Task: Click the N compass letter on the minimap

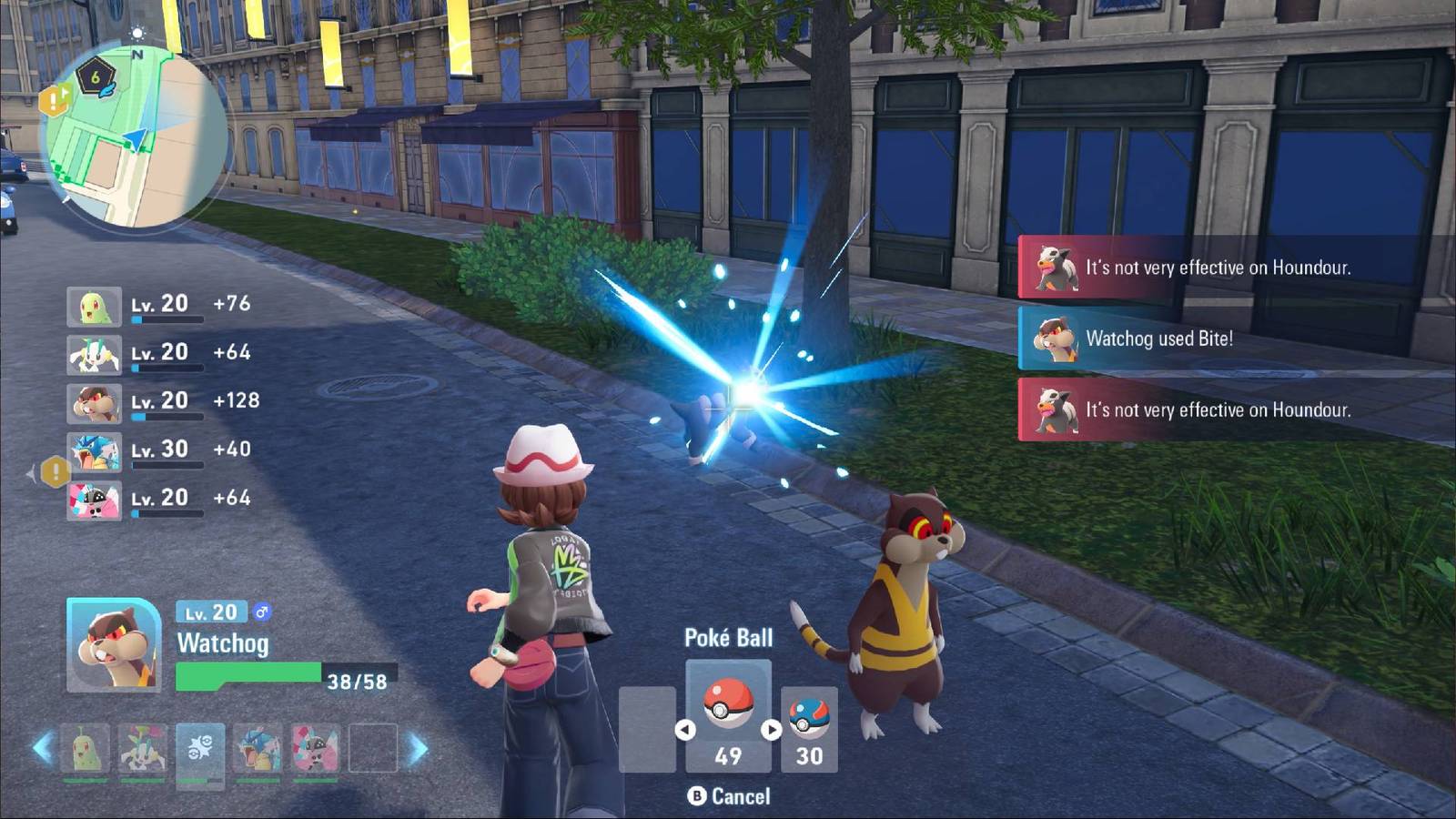Action: click(138, 55)
